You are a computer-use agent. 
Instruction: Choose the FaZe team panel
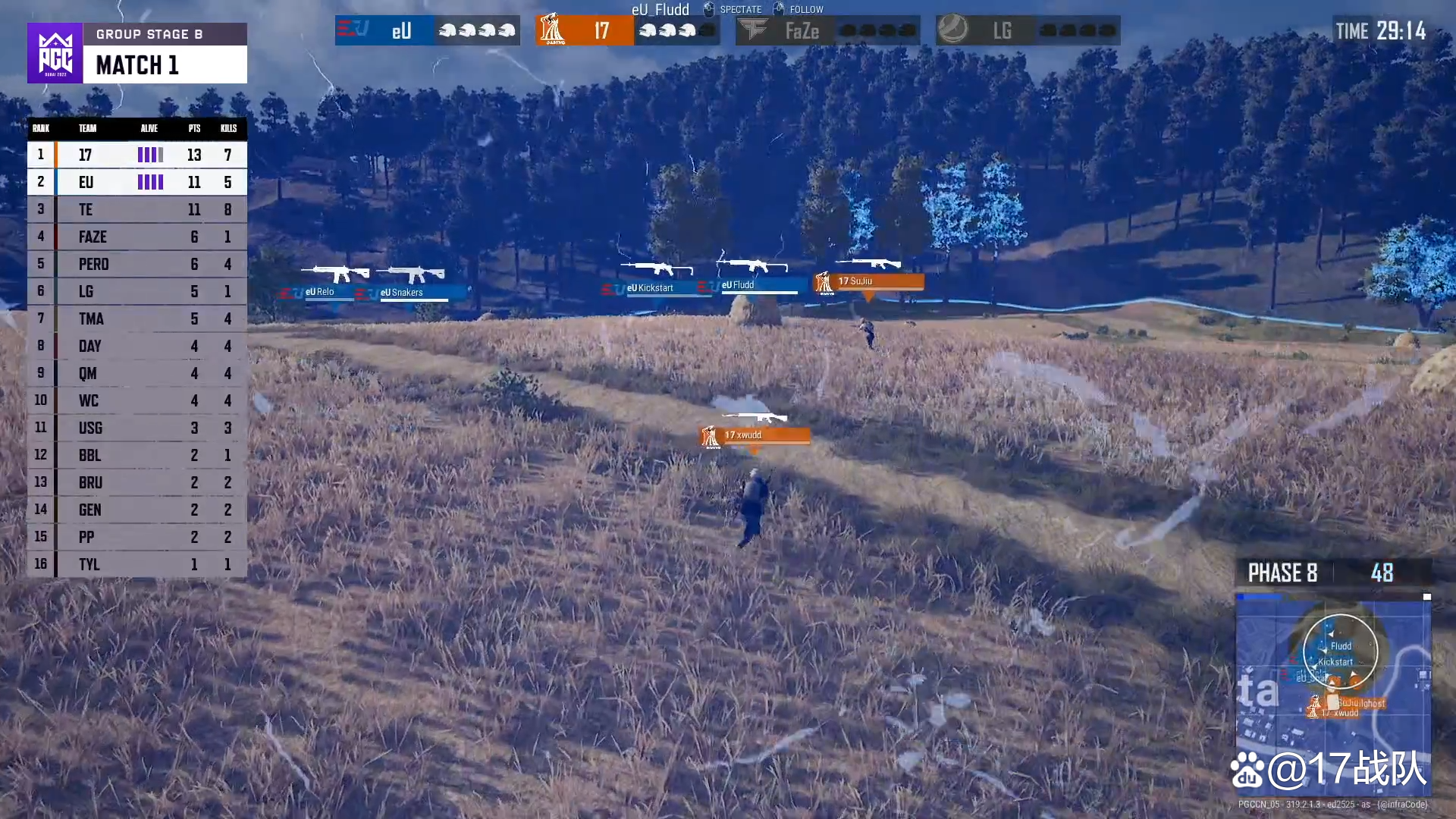click(x=827, y=30)
